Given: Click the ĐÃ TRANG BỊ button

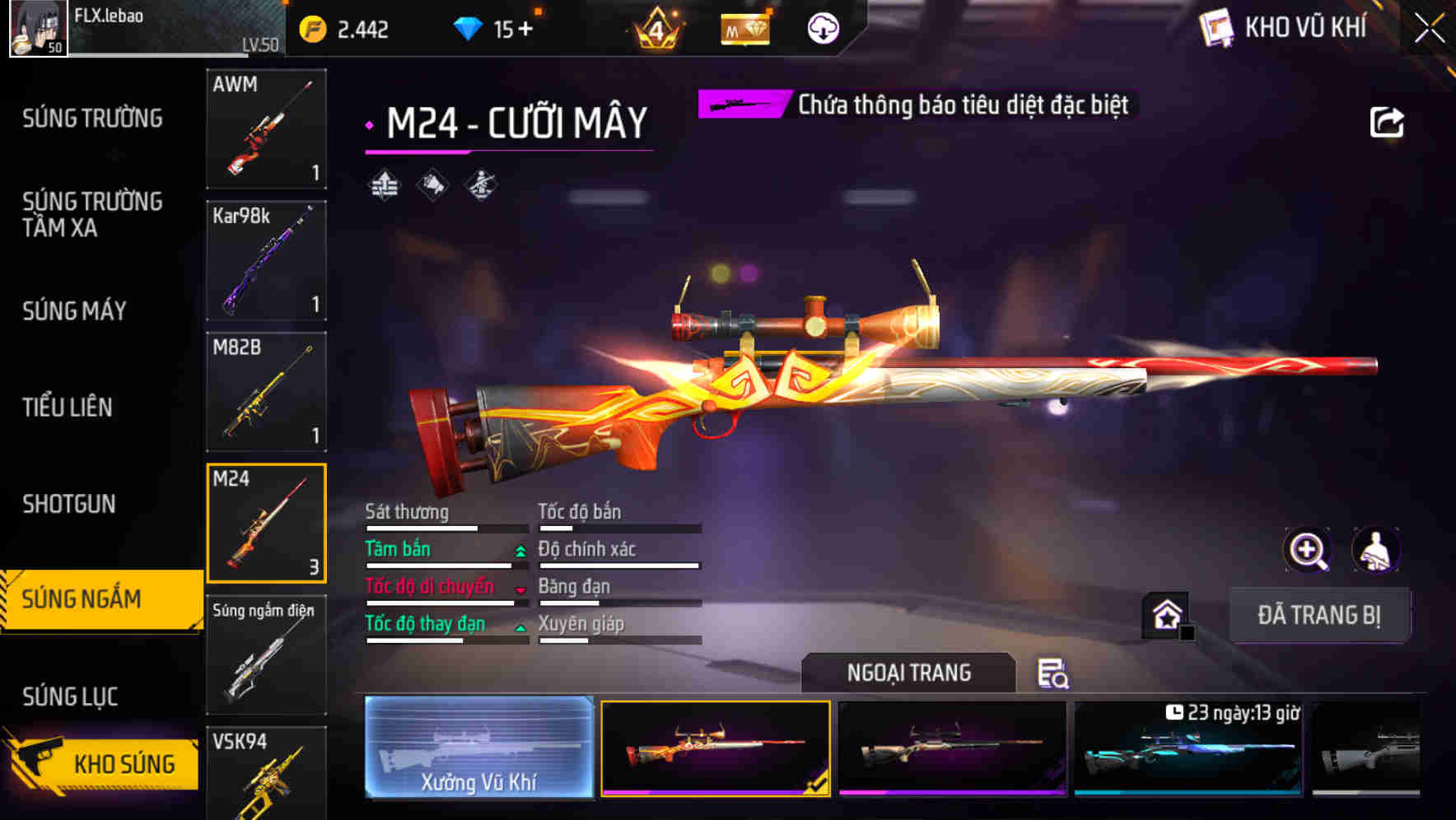Looking at the screenshot, I should click(x=1320, y=615).
